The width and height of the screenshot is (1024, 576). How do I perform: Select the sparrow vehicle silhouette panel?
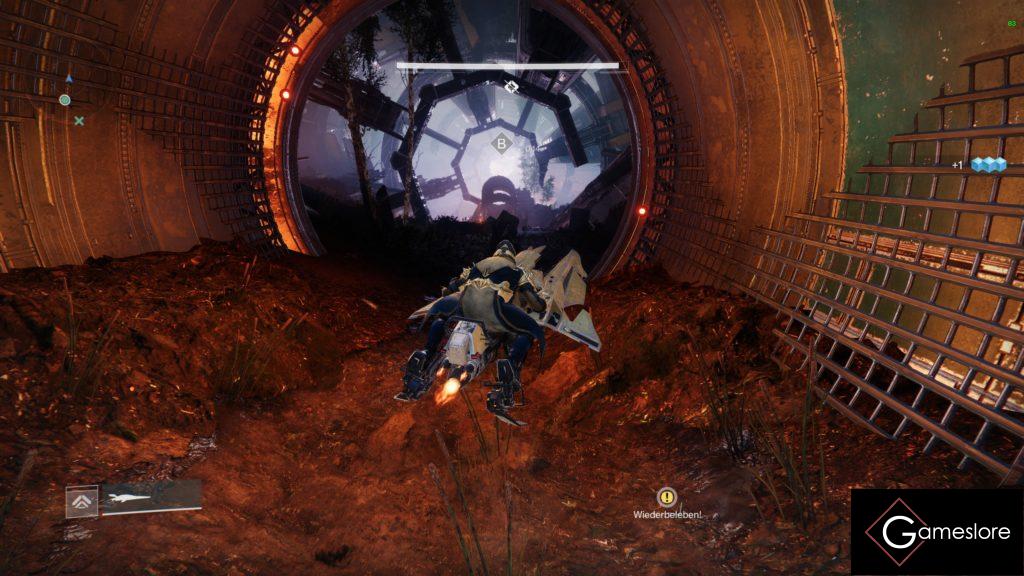click(x=150, y=497)
